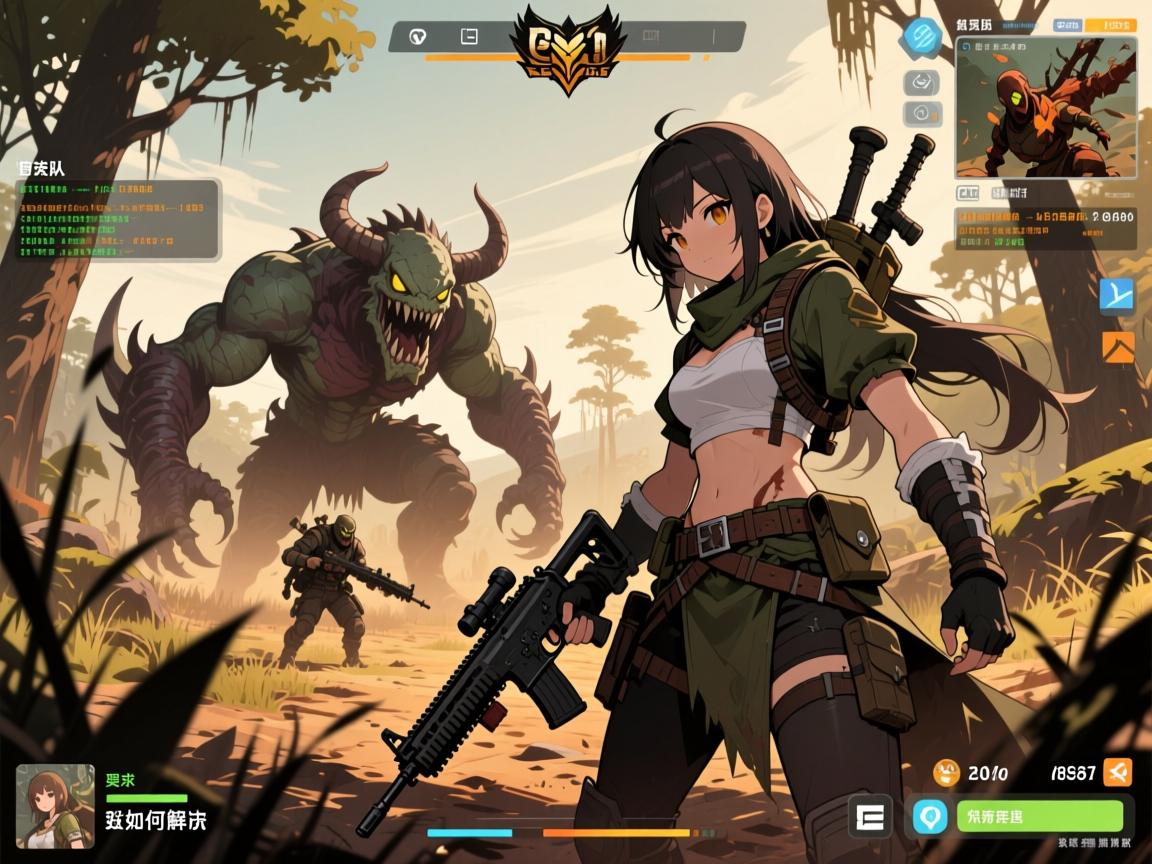
Task: Open the hooded enemy preview thumbnail
Action: click(1045, 107)
